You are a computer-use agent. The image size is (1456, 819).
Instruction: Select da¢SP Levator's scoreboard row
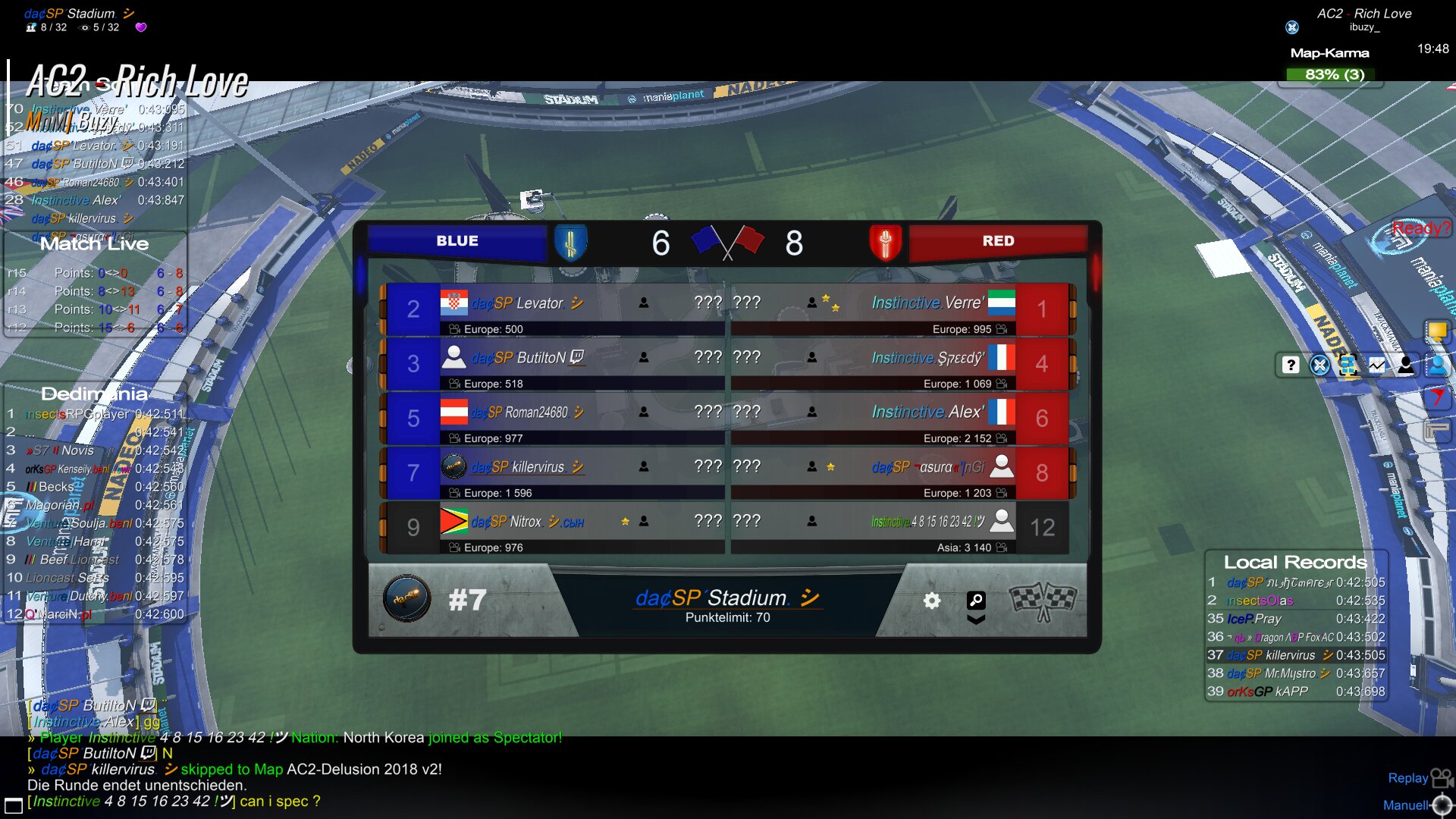tap(554, 309)
